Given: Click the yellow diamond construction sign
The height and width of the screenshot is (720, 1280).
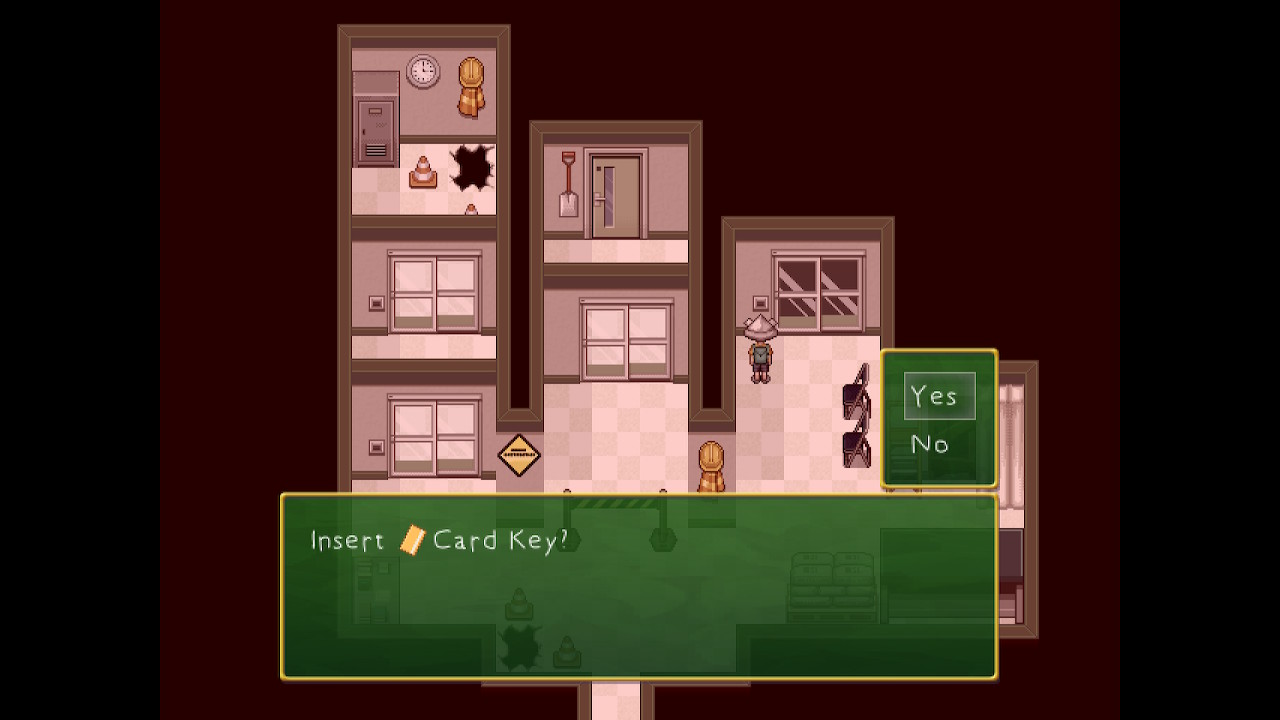Looking at the screenshot, I should click(518, 453).
